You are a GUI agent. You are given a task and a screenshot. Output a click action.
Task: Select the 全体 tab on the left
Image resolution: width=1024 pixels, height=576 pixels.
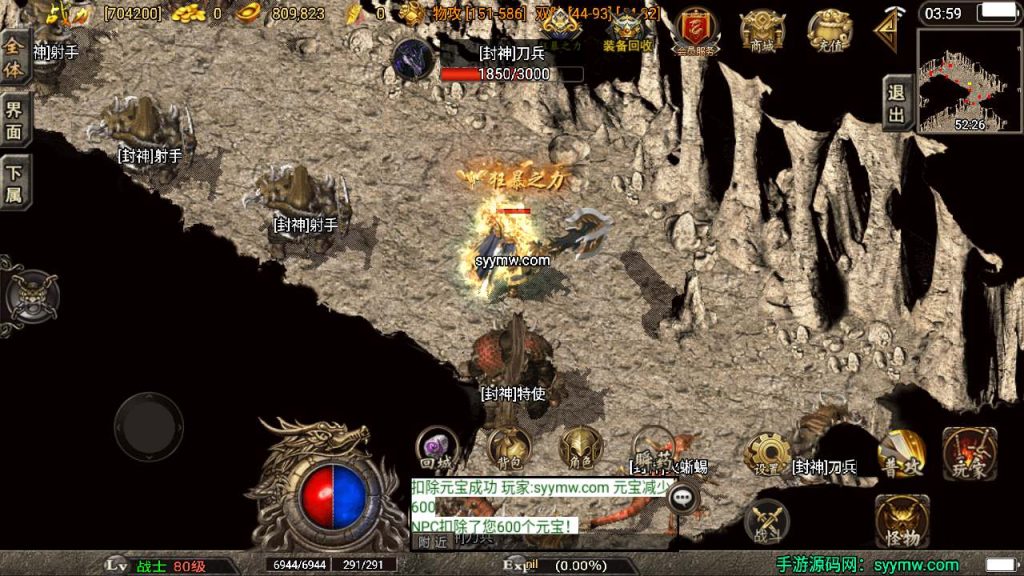(x=14, y=59)
